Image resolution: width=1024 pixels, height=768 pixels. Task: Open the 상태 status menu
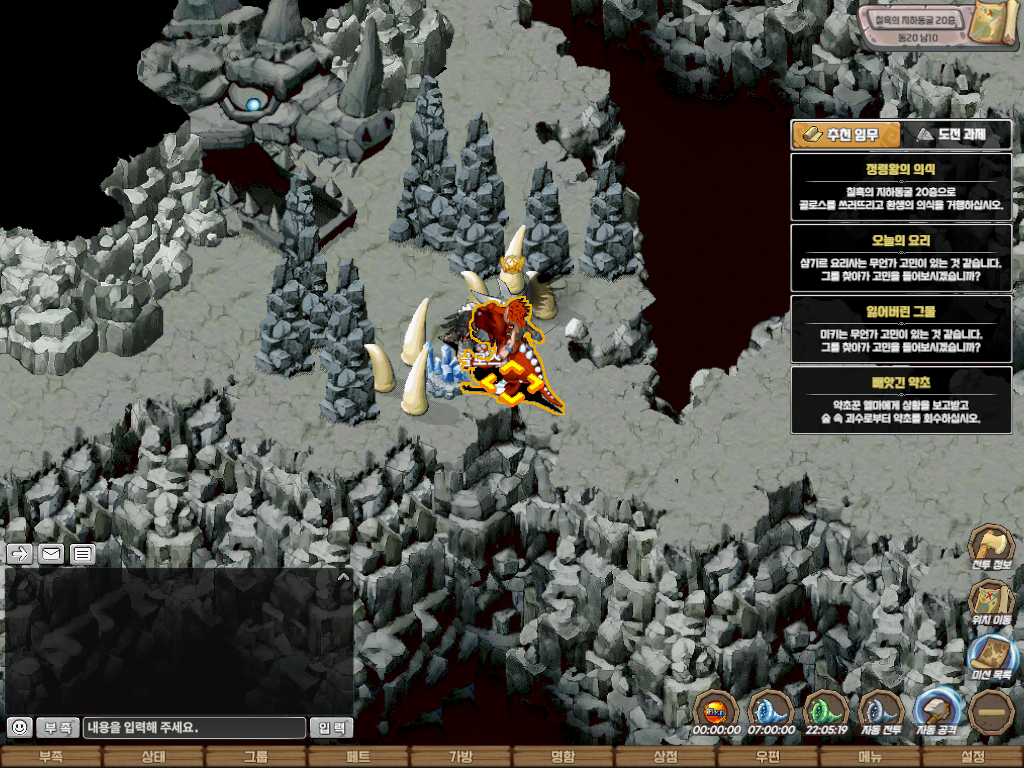[x=153, y=757]
